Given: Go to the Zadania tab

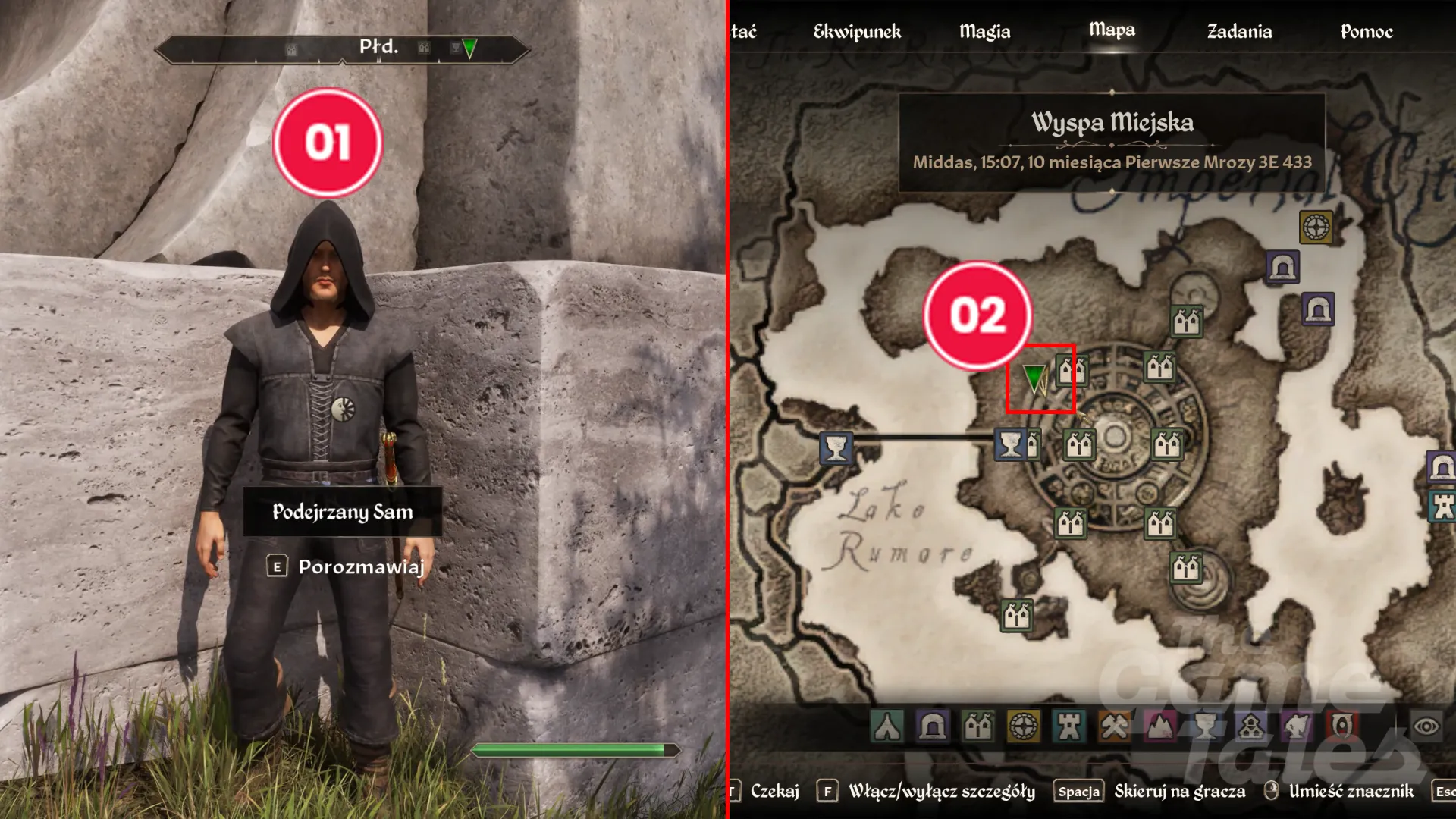Looking at the screenshot, I should click(x=1239, y=32).
